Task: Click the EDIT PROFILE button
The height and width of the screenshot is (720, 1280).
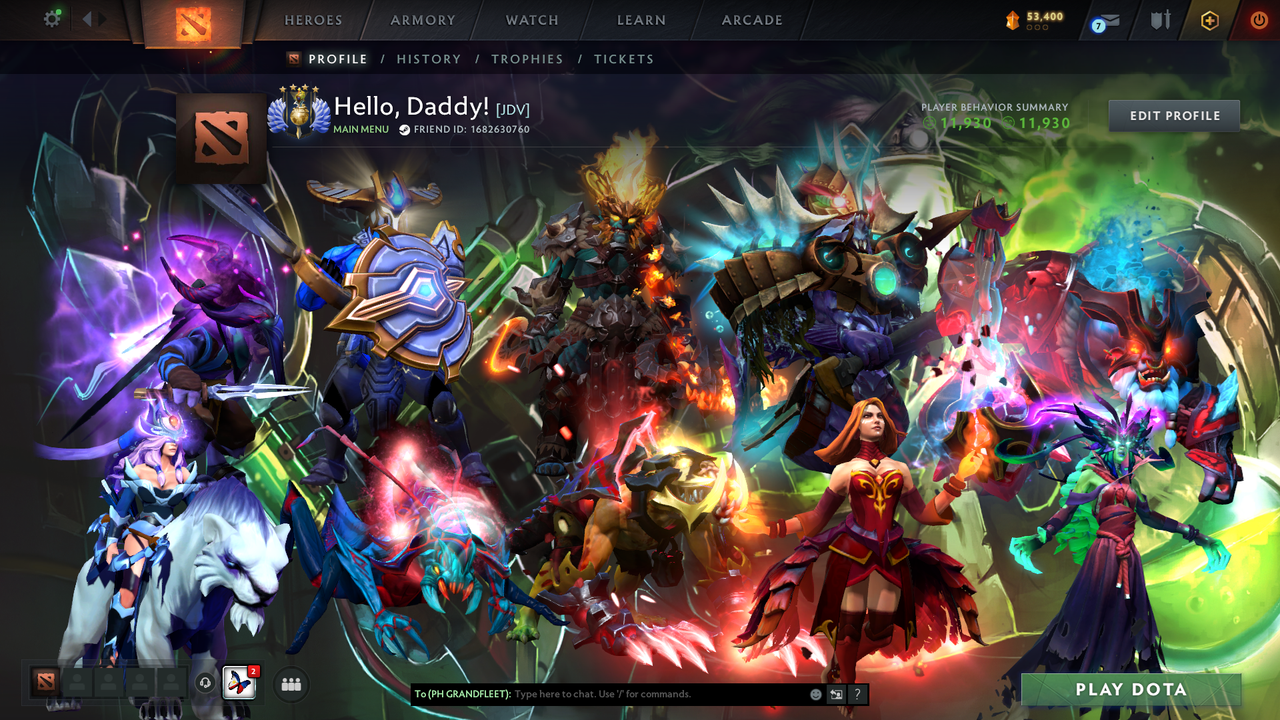Action: coord(1173,115)
